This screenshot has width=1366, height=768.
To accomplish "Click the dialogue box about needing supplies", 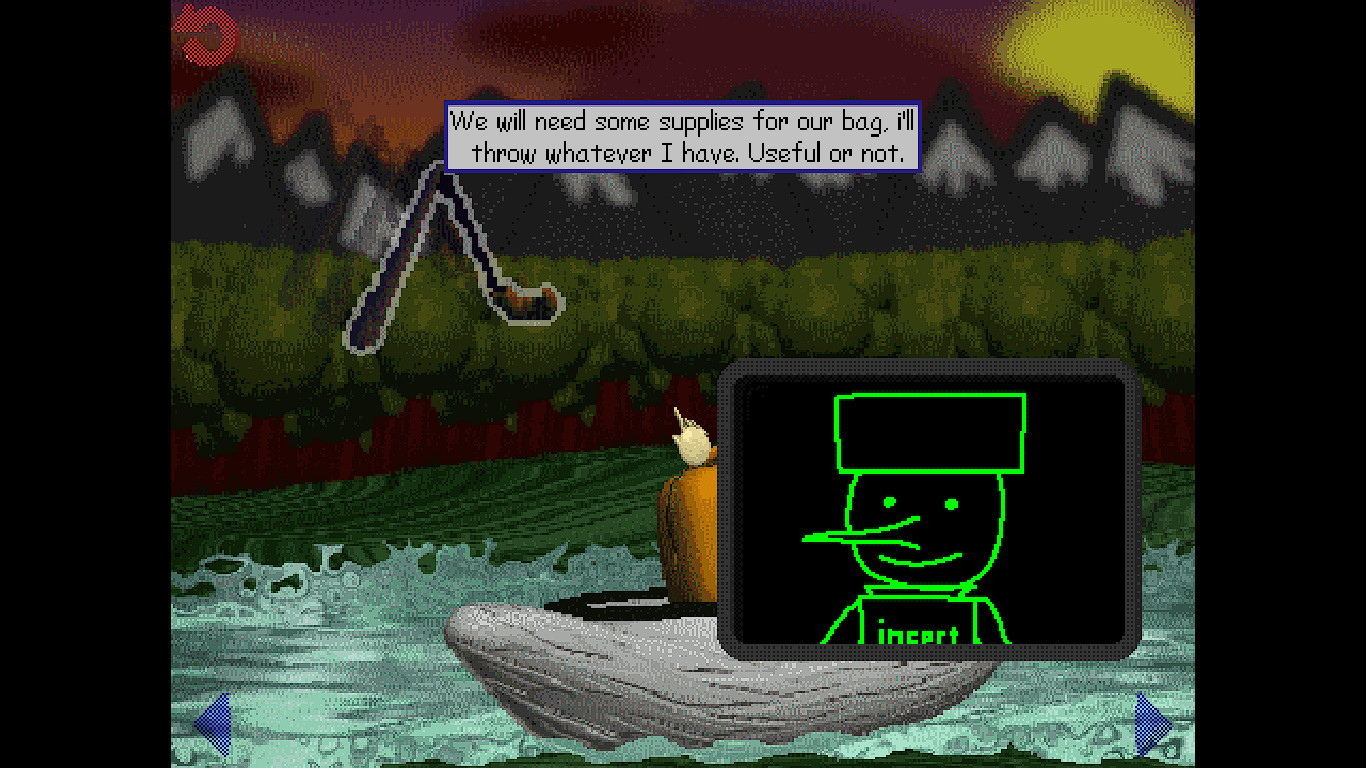I will (683, 136).
